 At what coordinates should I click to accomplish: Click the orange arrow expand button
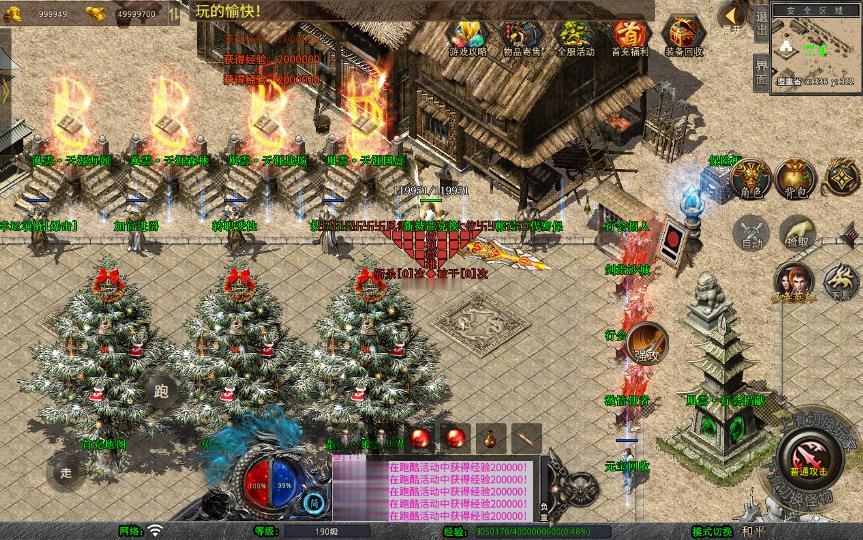click(x=733, y=15)
